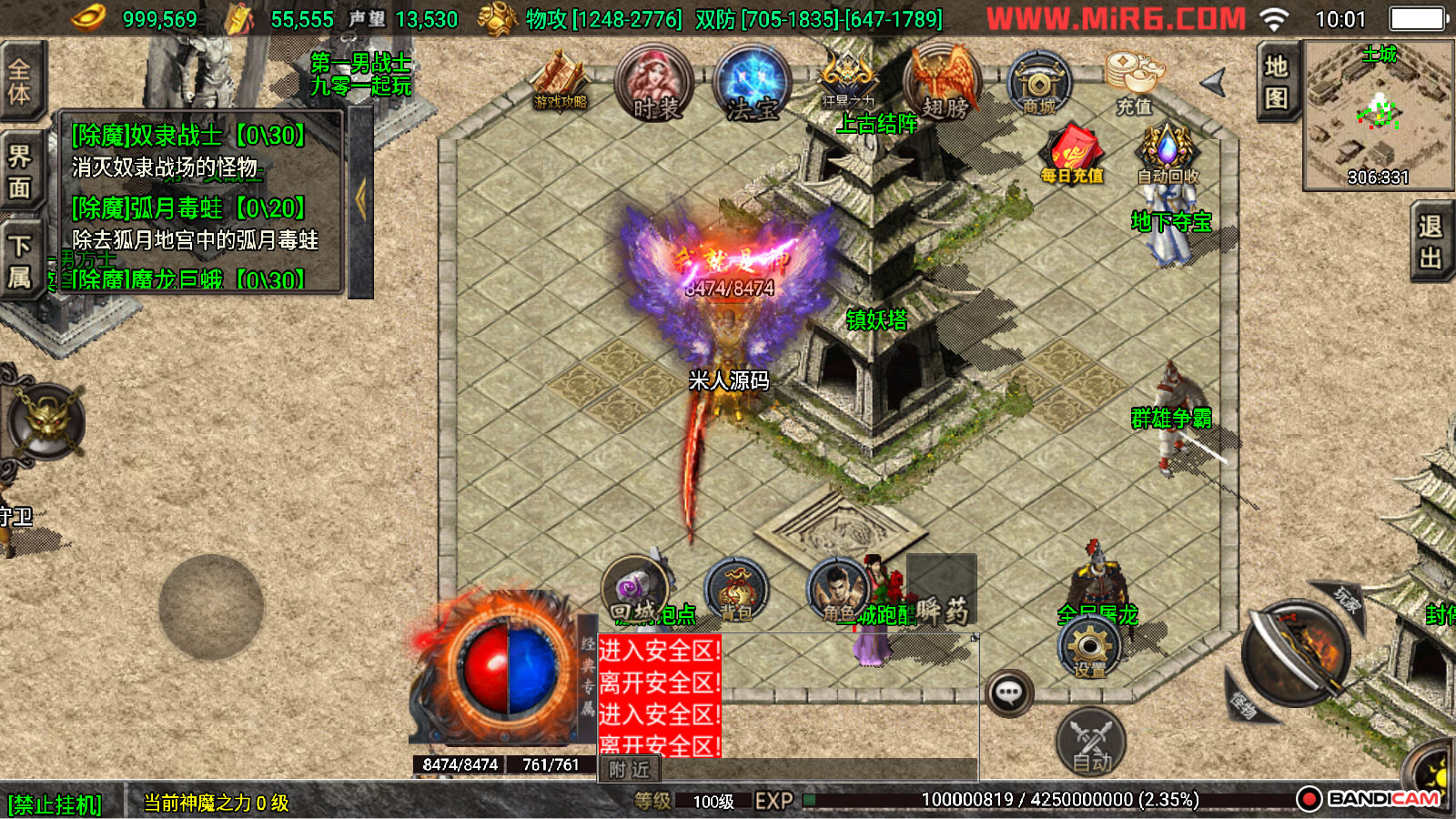
Task: Open the 充值 recharge icon
Action: click(x=1134, y=82)
